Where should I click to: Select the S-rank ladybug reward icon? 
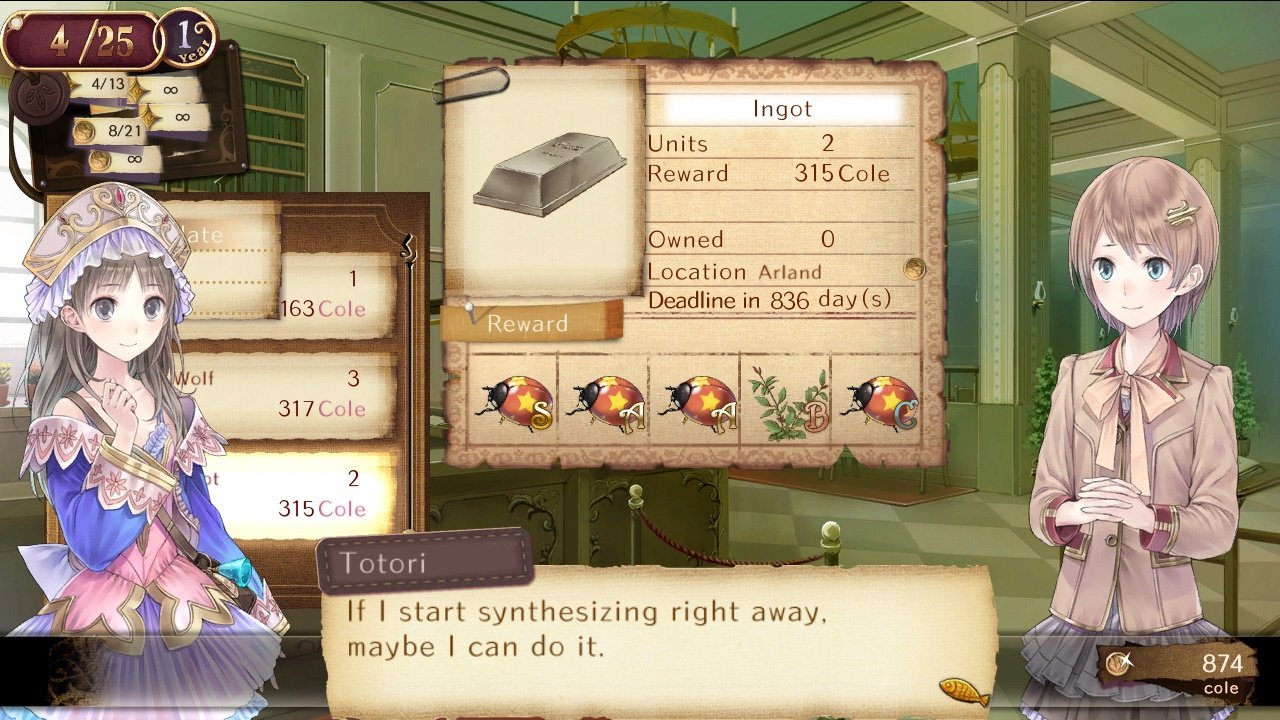pyautogui.click(x=516, y=399)
